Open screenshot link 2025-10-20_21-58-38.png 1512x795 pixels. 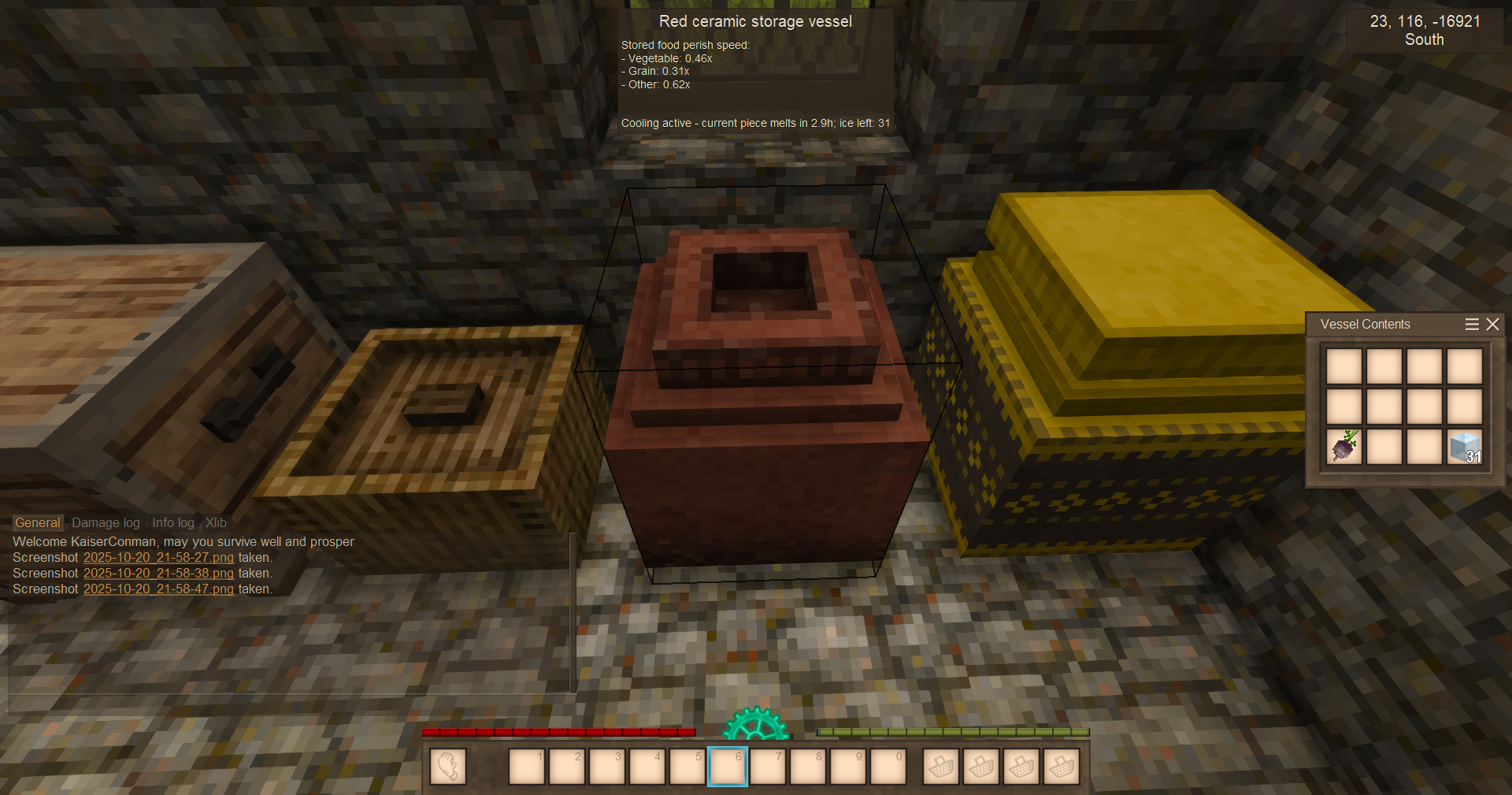click(x=158, y=574)
